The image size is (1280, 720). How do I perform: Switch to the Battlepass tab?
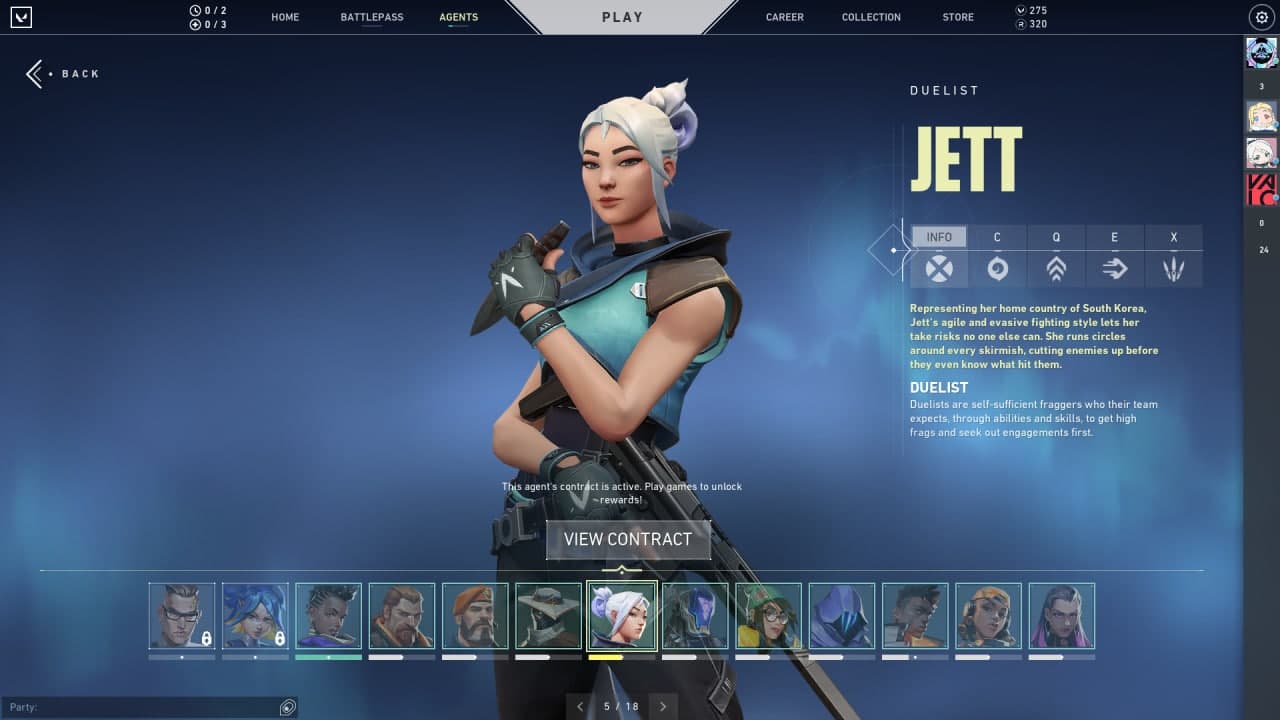tap(372, 17)
